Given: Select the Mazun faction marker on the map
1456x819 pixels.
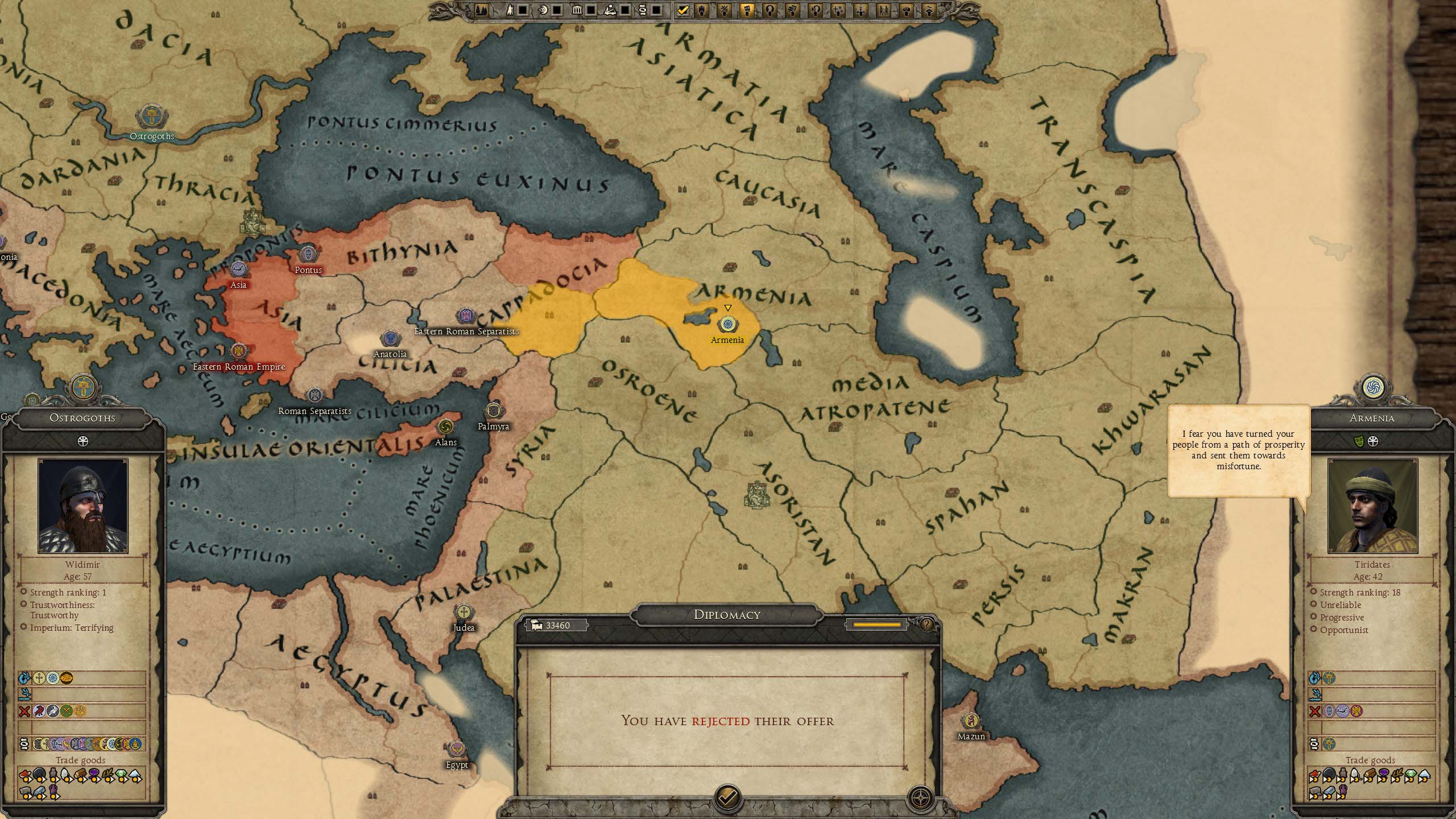Looking at the screenshot, I should (x=971, y=721).
